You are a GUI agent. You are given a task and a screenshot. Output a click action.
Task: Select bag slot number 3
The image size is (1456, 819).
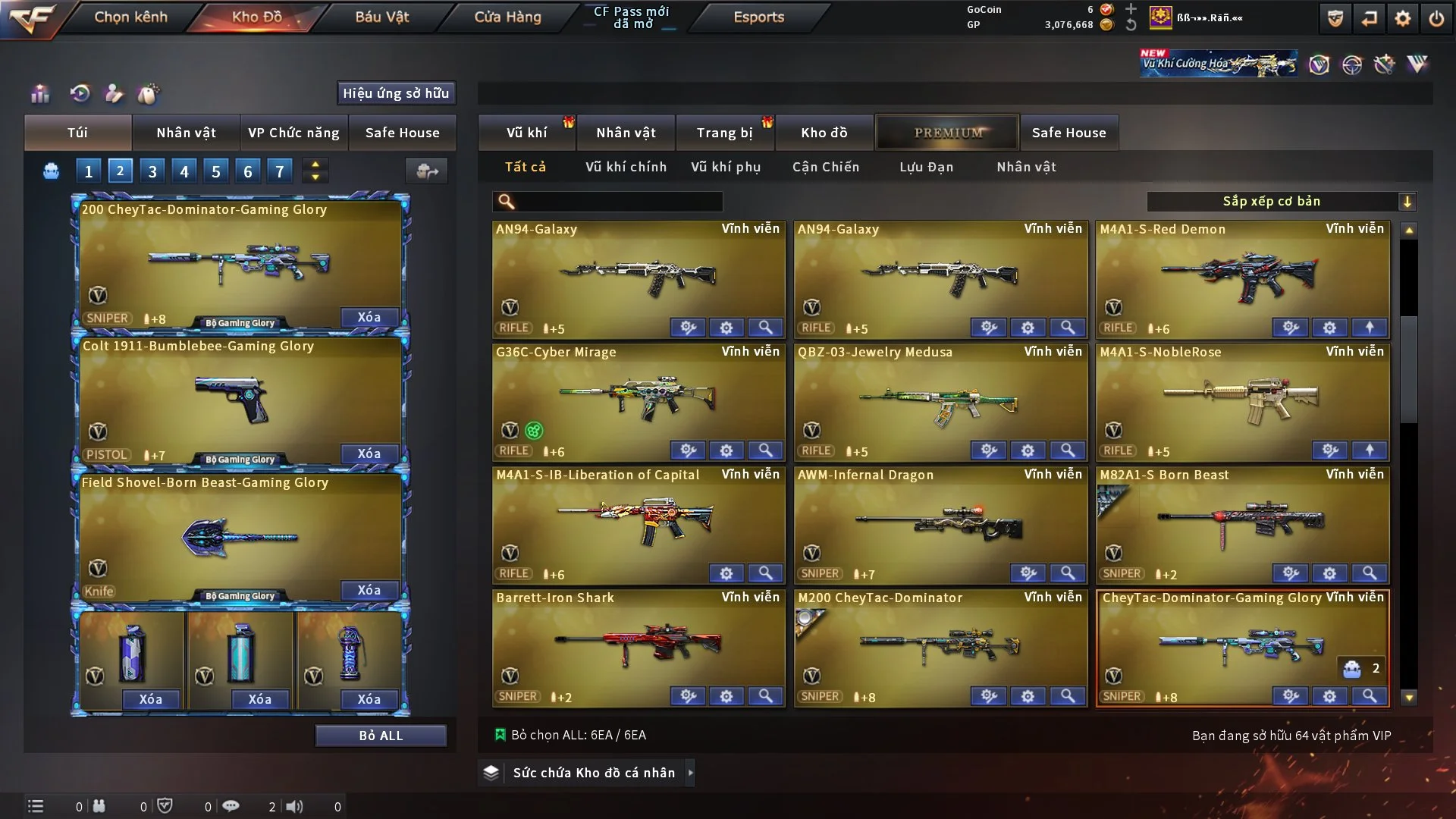tap(152, 171)
